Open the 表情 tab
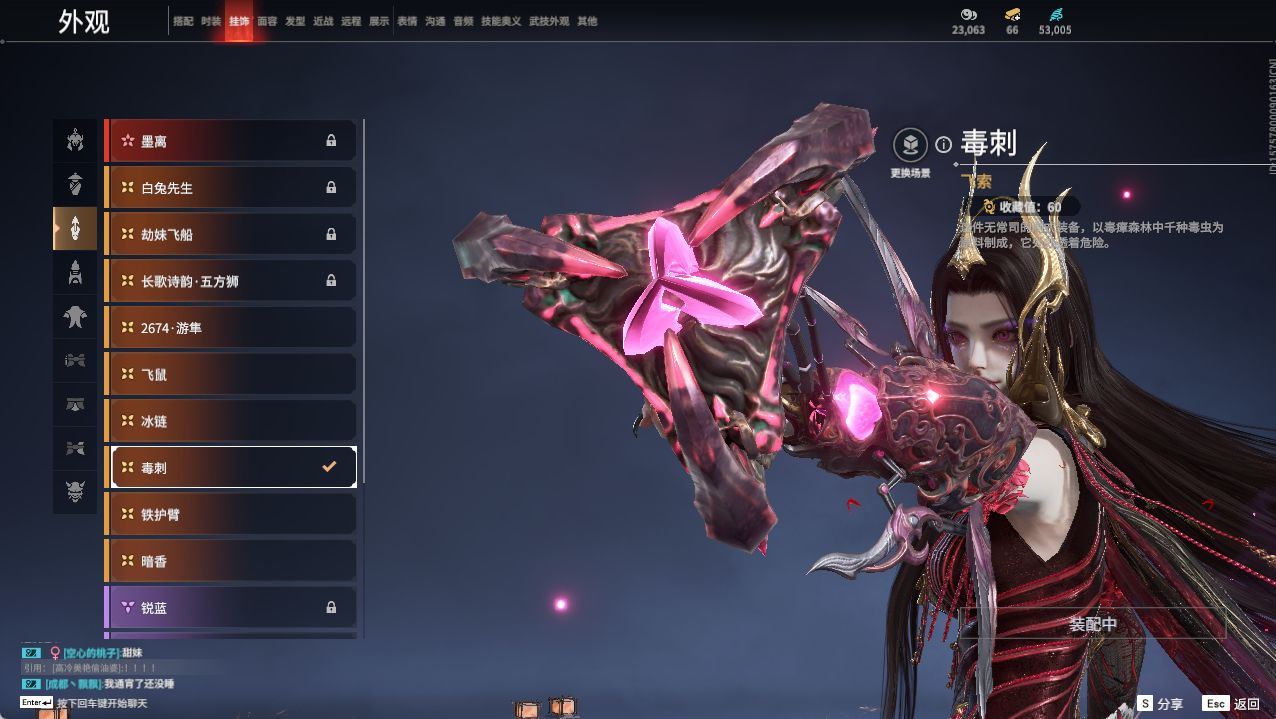This screenshot has width=1276, height=719. 407,21
